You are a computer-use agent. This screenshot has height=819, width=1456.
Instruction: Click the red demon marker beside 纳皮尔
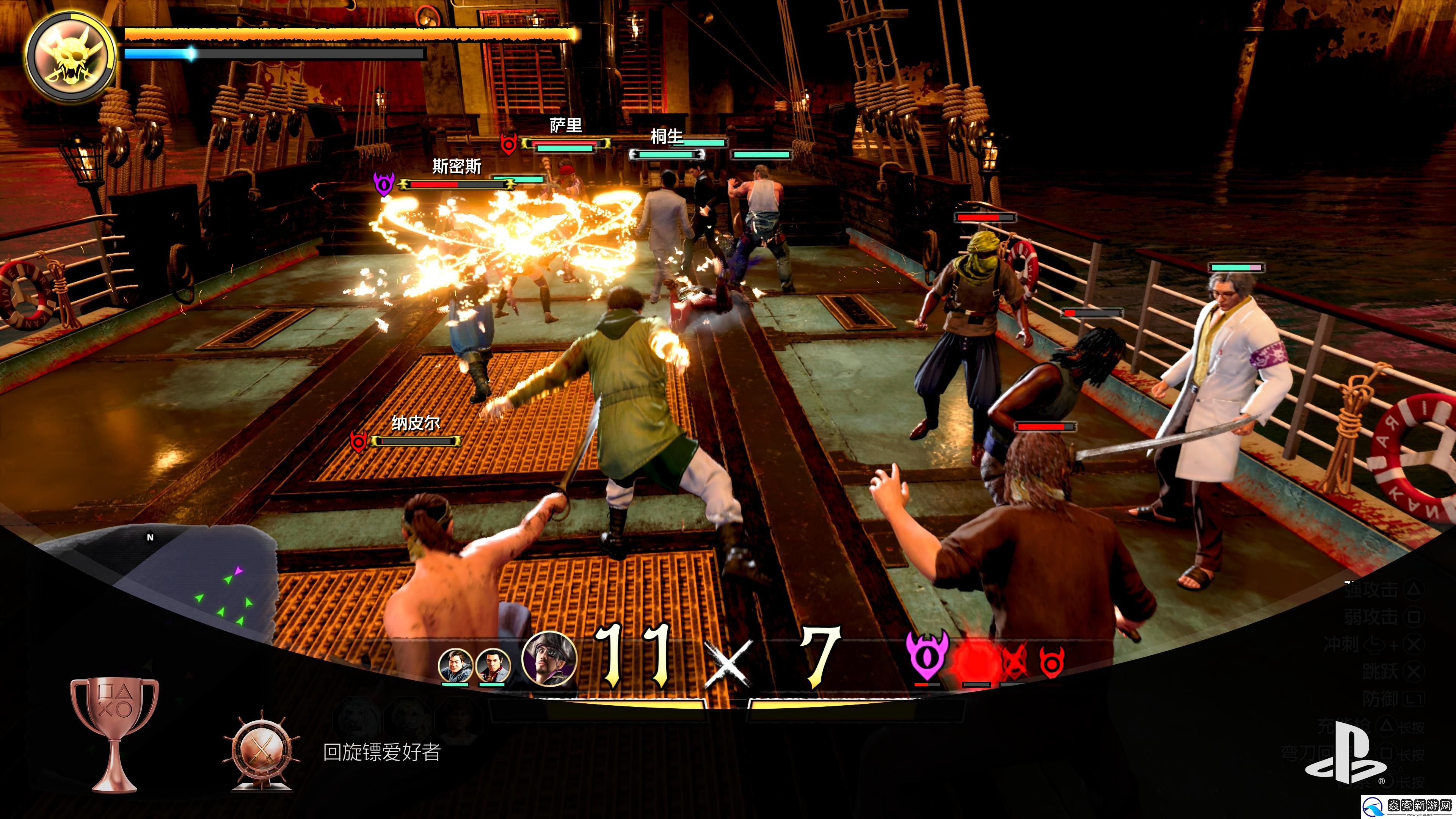point(358,441)
